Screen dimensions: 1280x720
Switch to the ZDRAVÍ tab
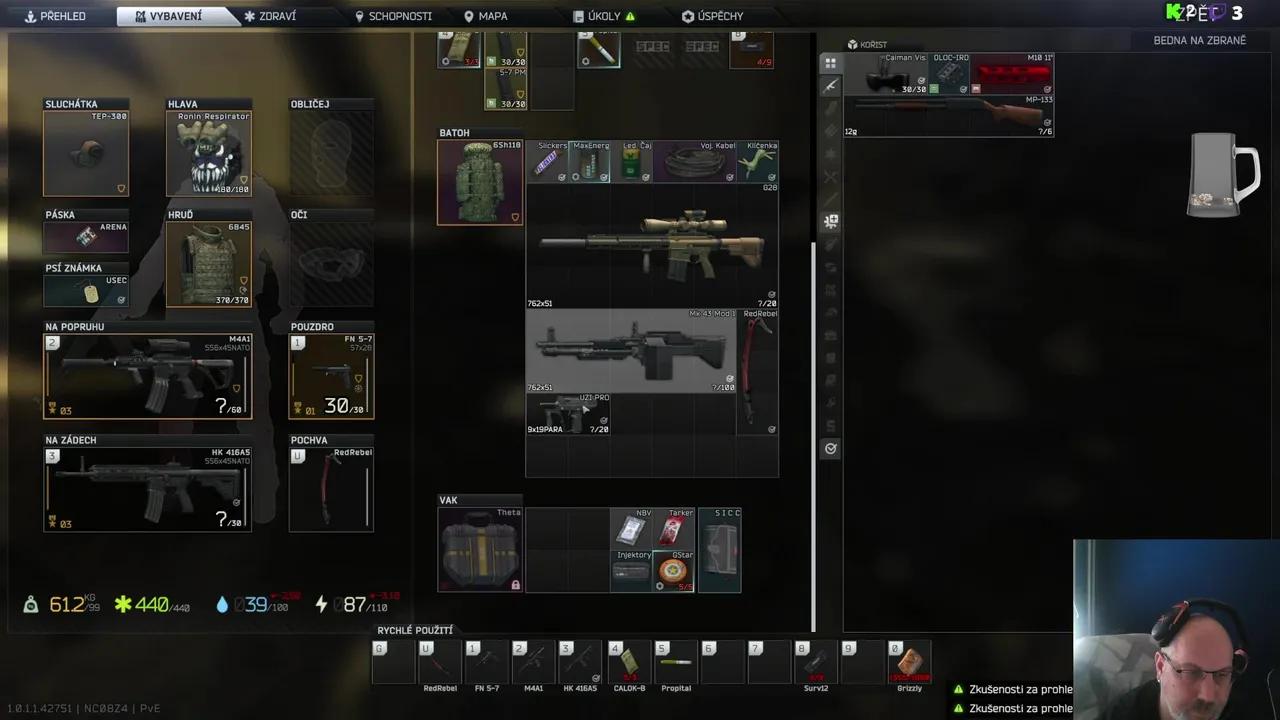[268, 15]
